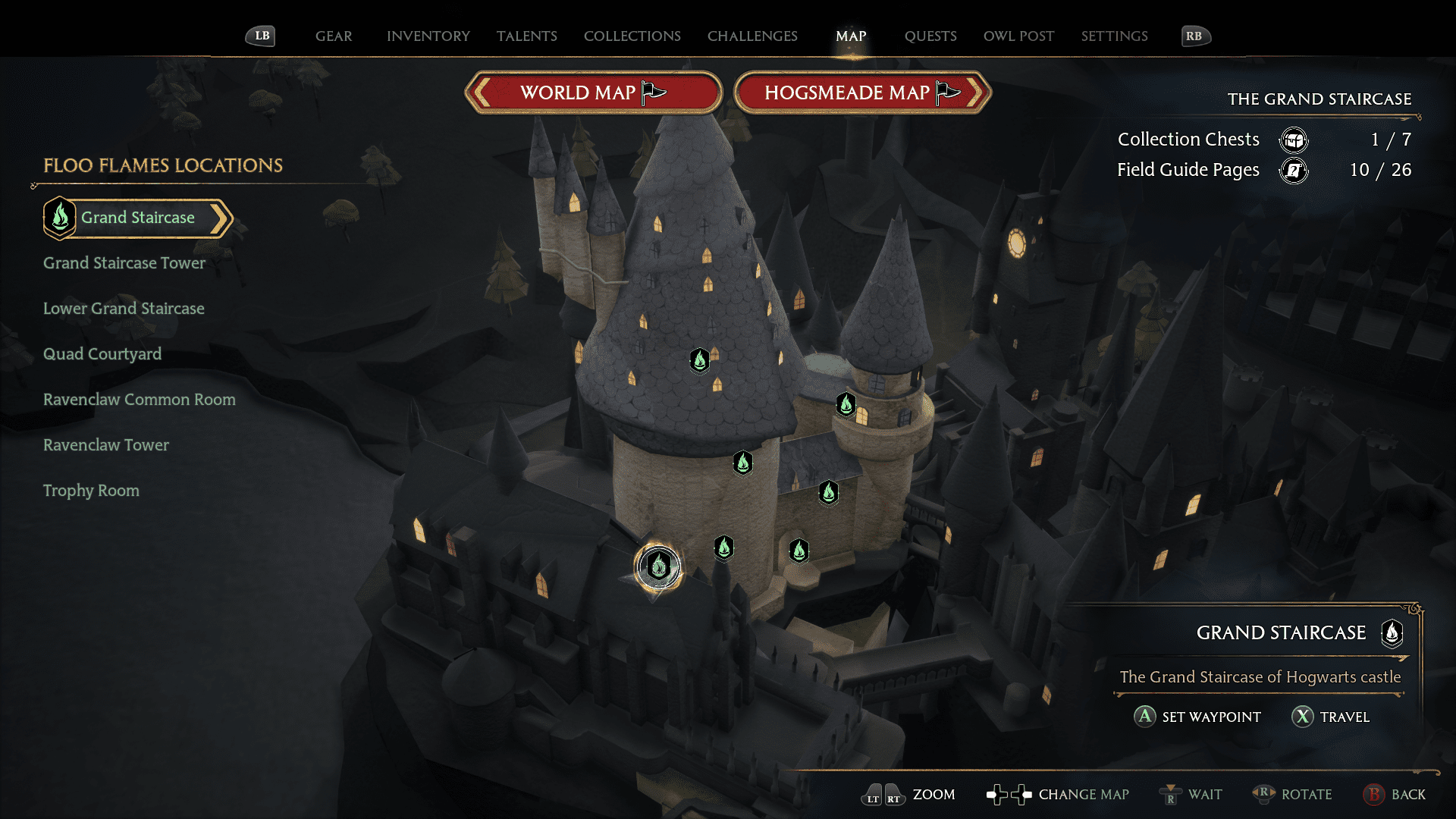Select the Quests tab
The width and height of the screenshot is (1456, 819).
click(930, 36)
